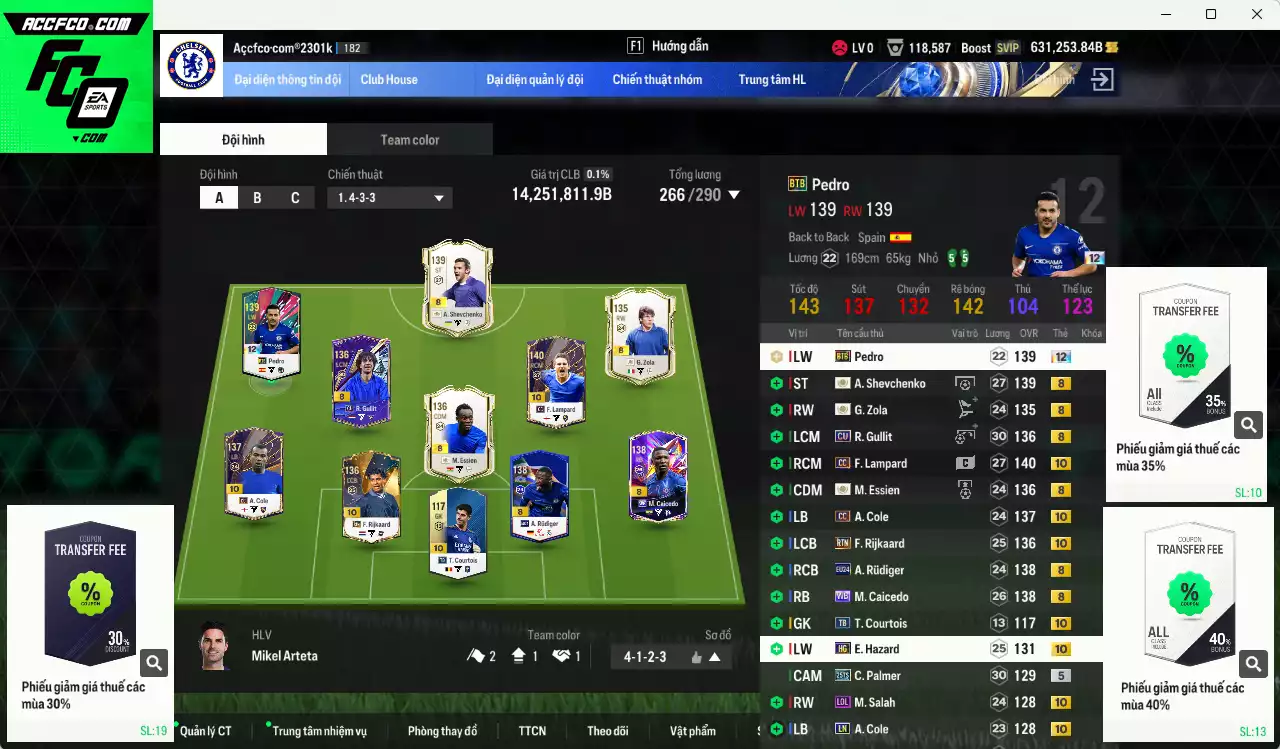Screen dimensions: 1280x749
Task: Click the red sad face LV 0 icon
Action: (838, 46)
